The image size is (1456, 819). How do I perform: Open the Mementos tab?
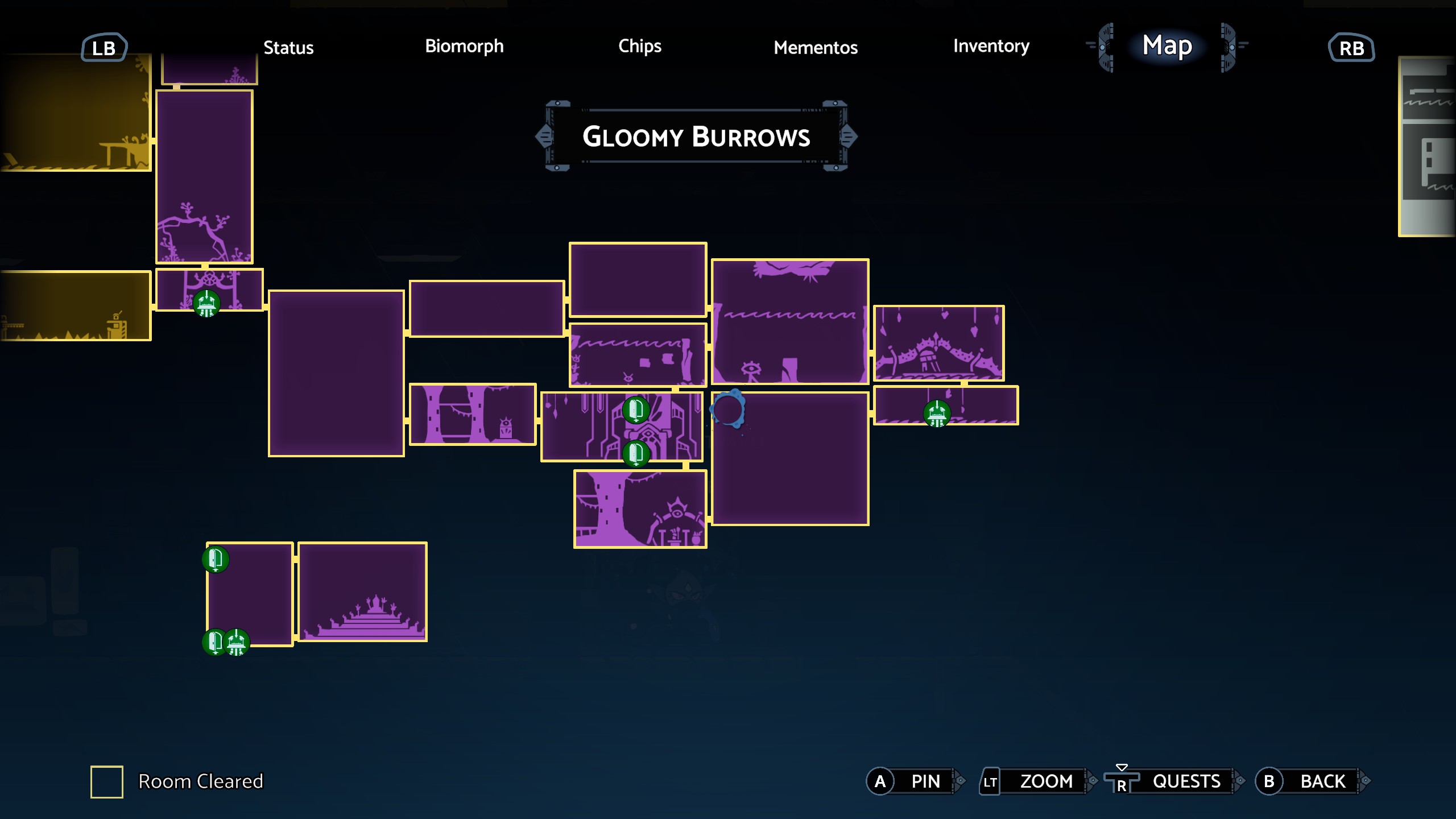pyautogui.click(x=816, y=47)
